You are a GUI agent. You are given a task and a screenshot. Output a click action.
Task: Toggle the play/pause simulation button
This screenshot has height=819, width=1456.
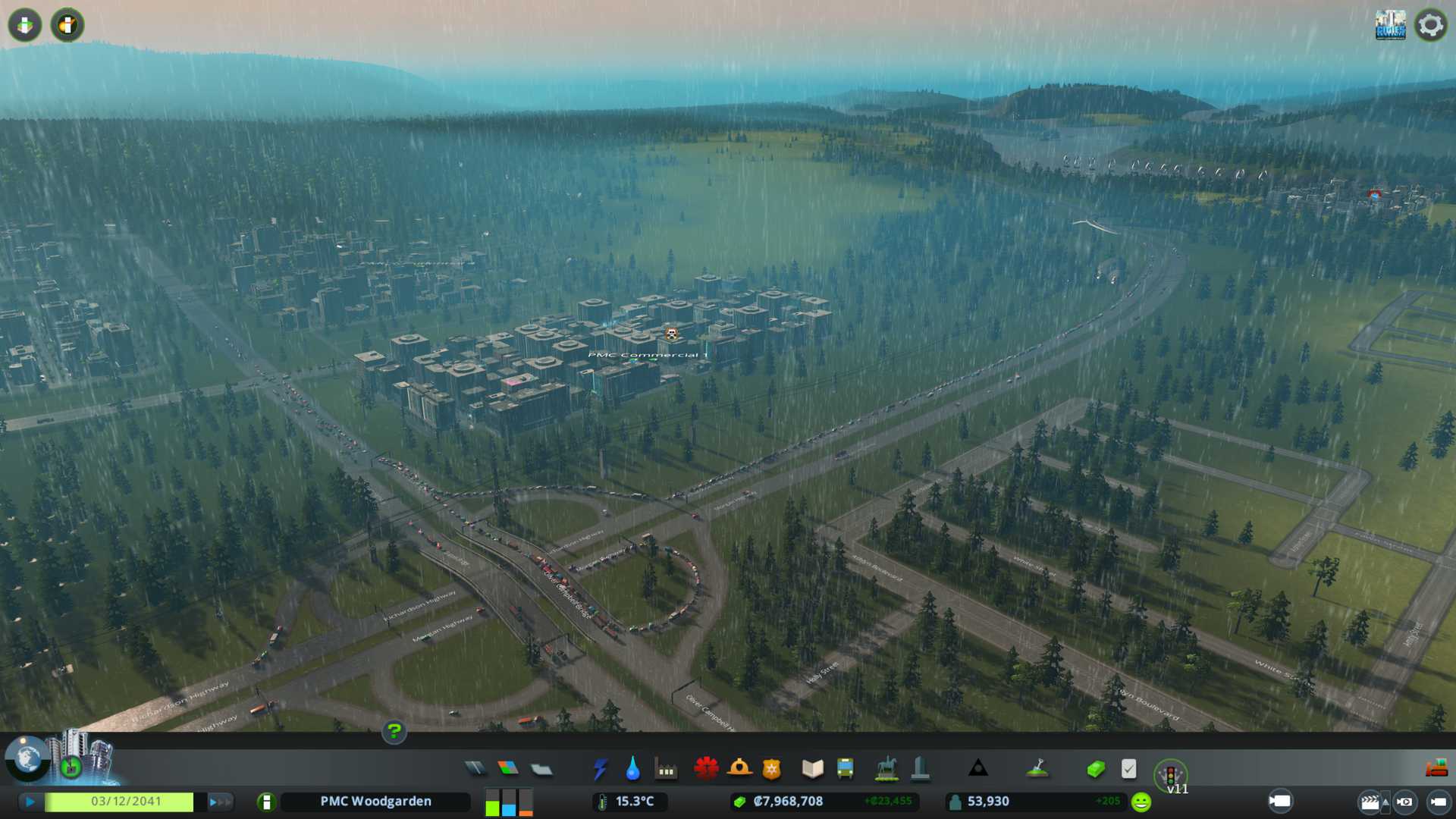point(30,802)
